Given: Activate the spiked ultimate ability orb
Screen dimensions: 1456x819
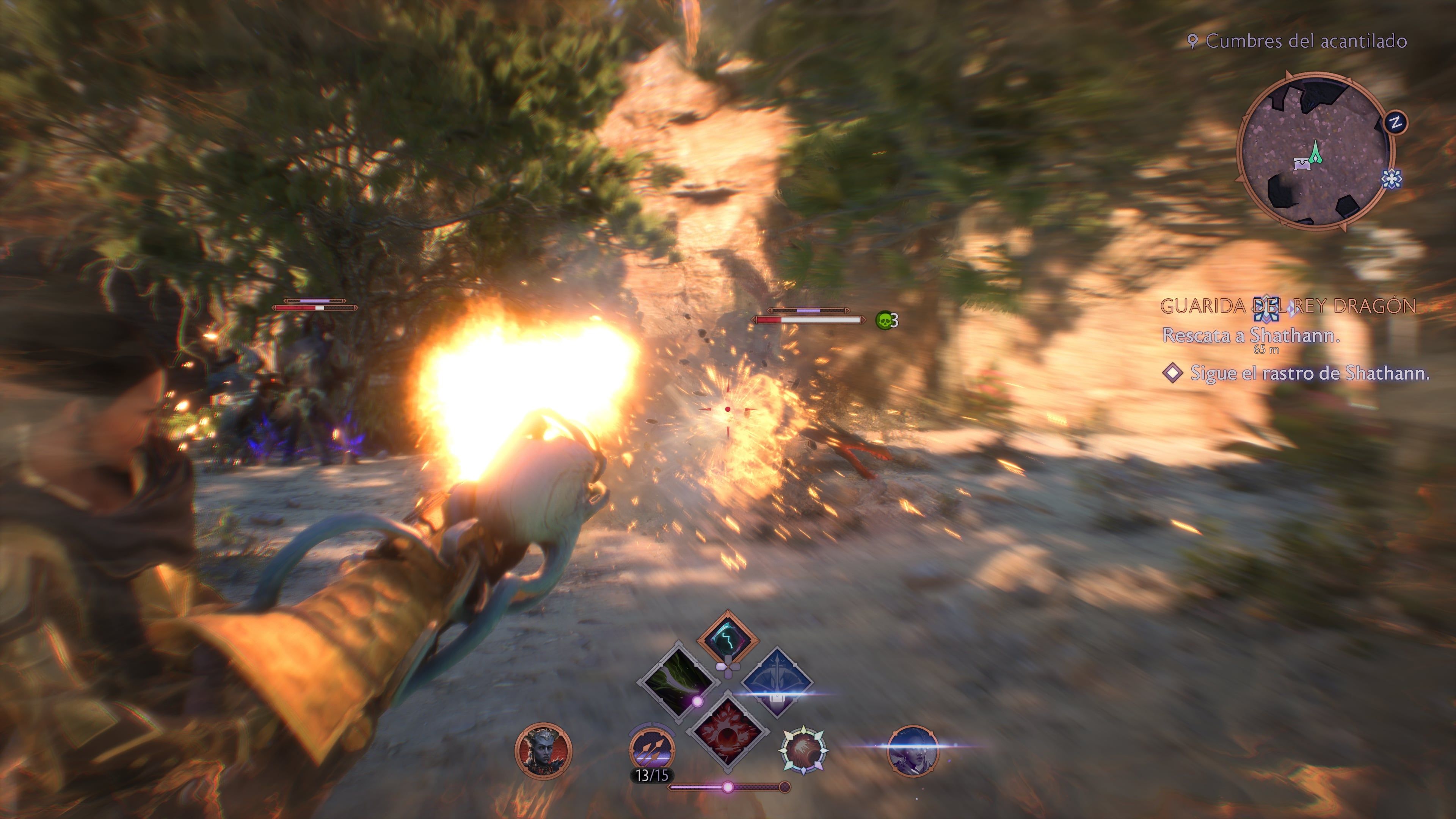Looking at the screenshot, I should tap(803, 750).
